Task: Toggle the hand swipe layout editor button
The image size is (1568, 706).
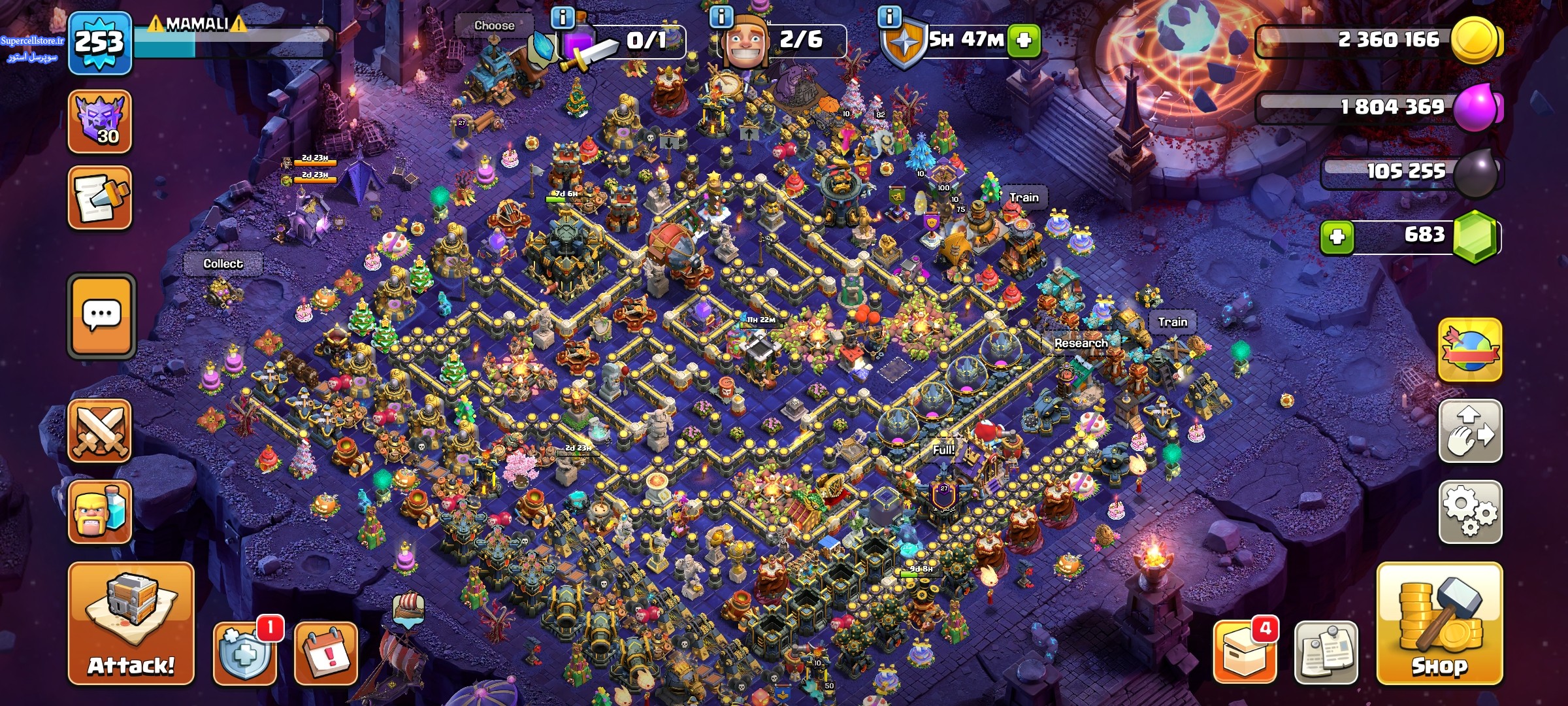Action: click(x=1470, y=431)
